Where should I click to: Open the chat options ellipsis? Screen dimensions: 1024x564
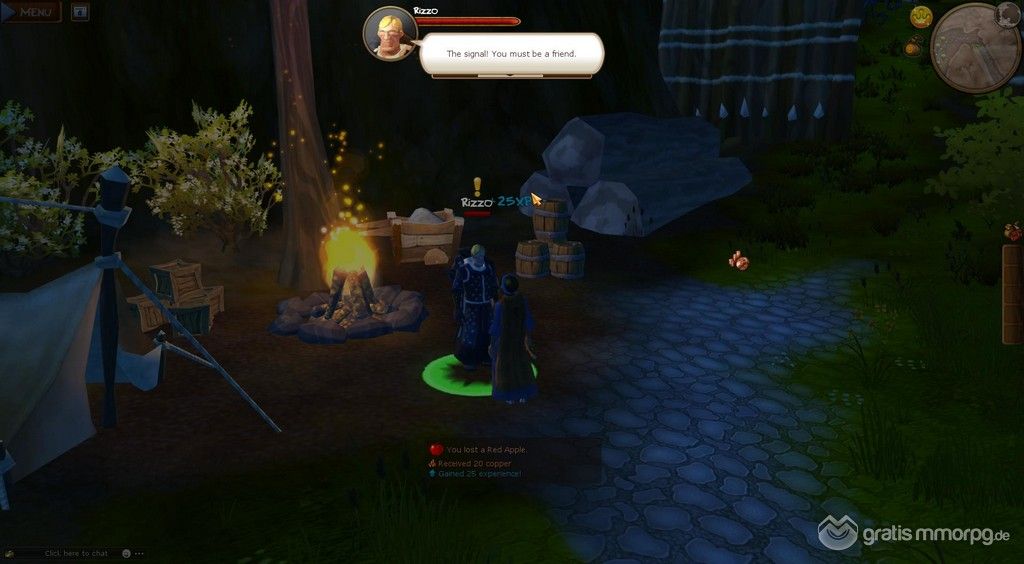(x=140, y=553)
